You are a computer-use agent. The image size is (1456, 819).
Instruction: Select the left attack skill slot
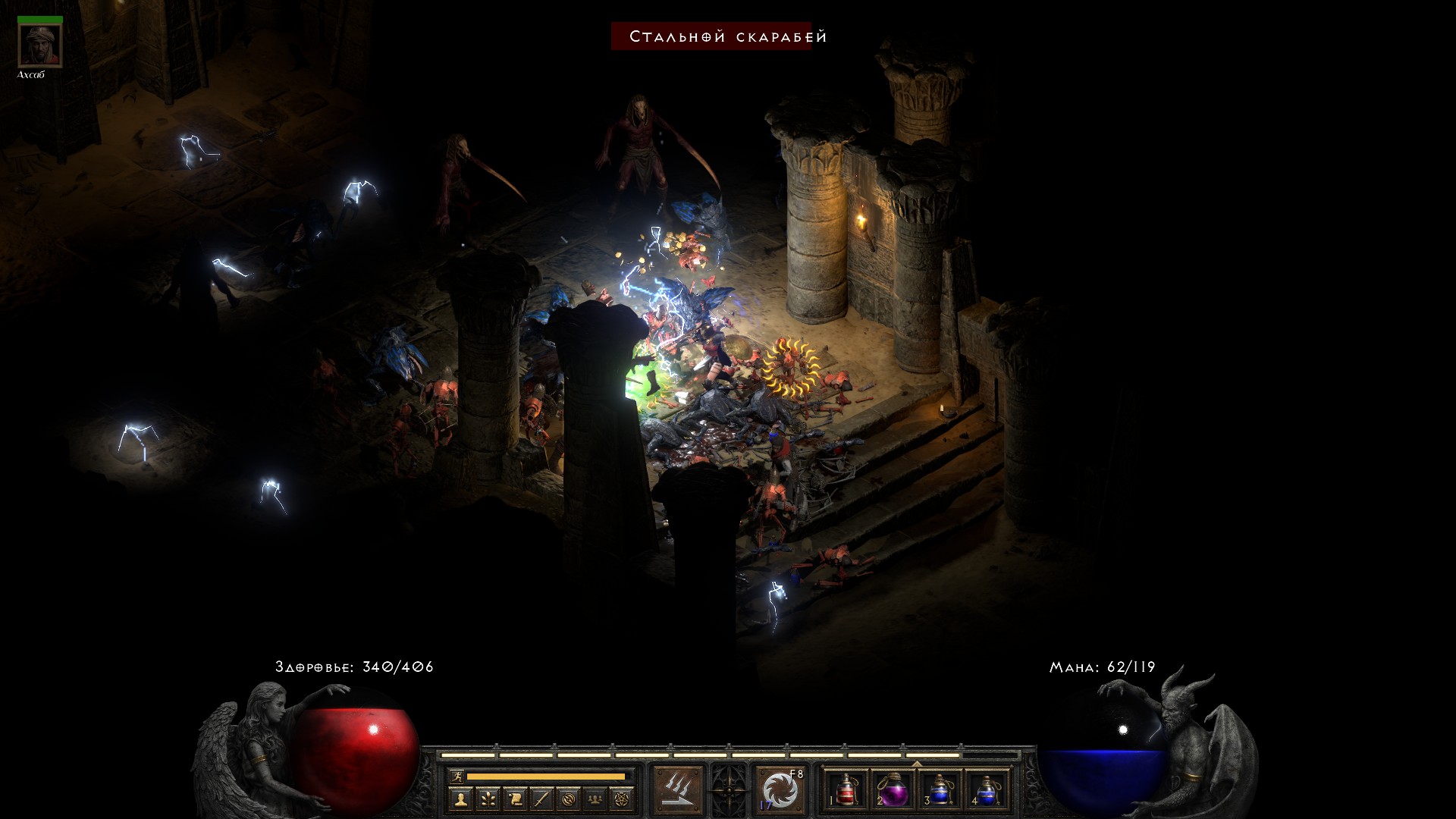[677, 789]
